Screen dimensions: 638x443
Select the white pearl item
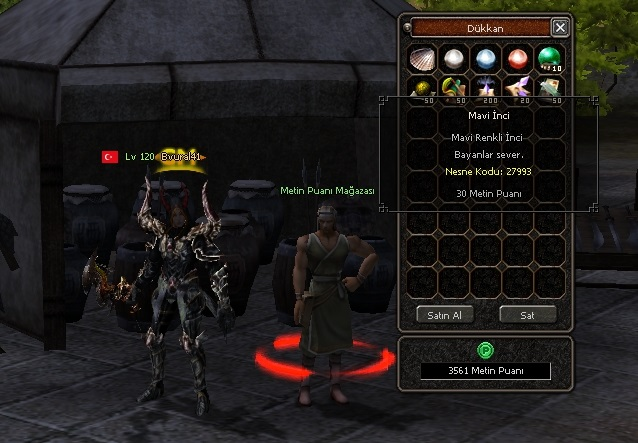(455, 59)
